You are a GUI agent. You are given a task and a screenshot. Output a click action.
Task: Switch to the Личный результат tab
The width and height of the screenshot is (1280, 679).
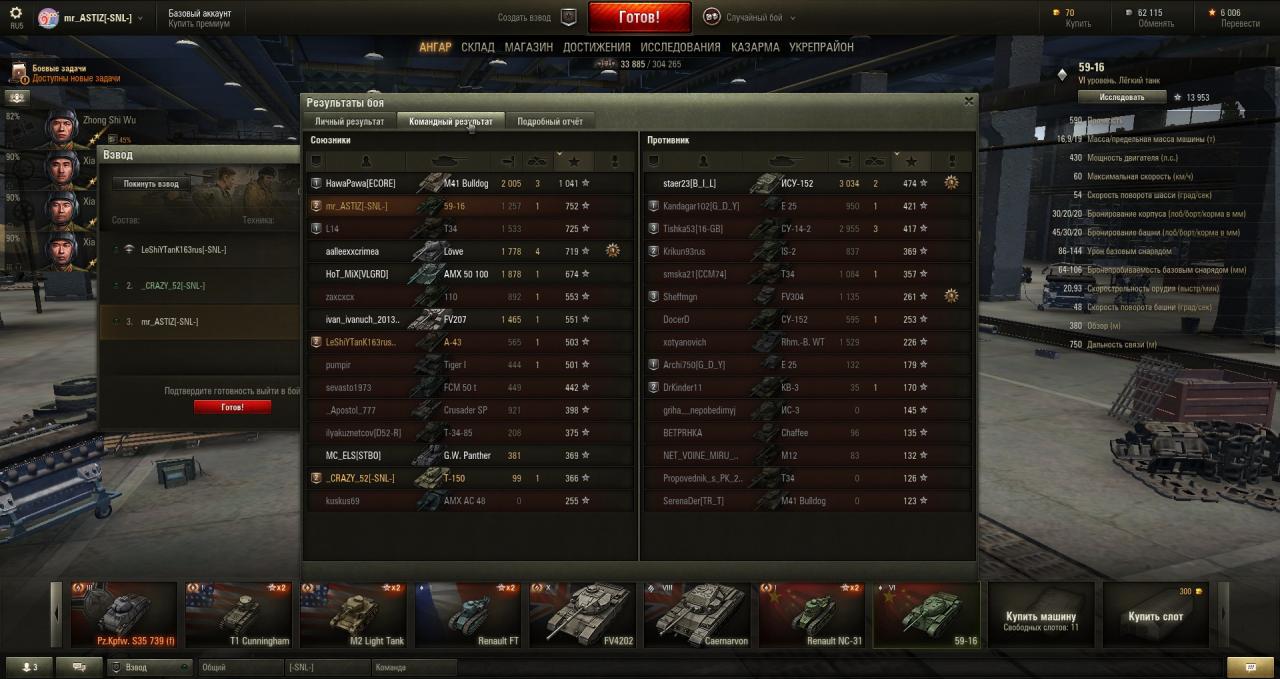click(x=349, y=121)
